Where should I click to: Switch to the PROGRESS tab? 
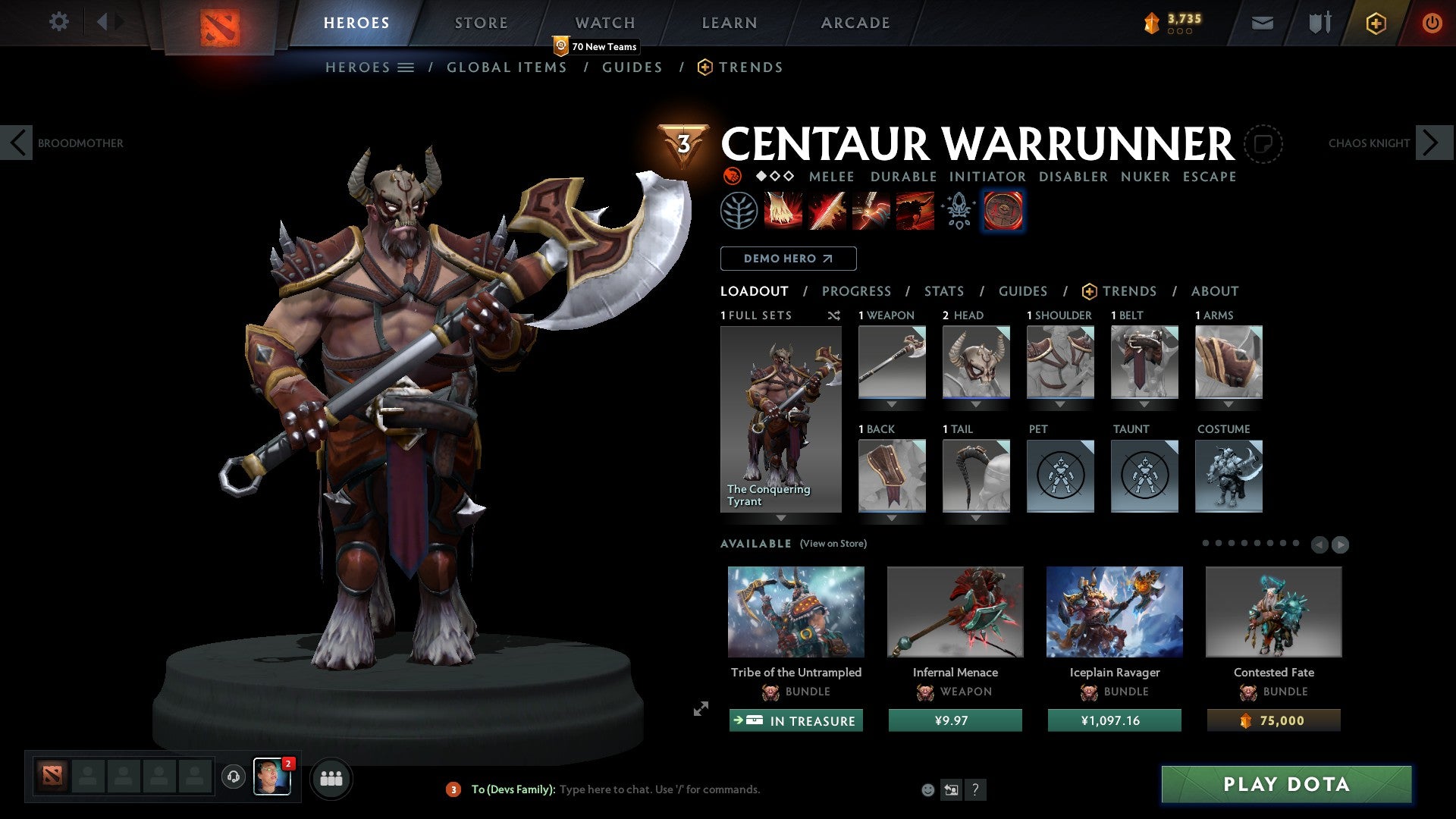(857, 290)
